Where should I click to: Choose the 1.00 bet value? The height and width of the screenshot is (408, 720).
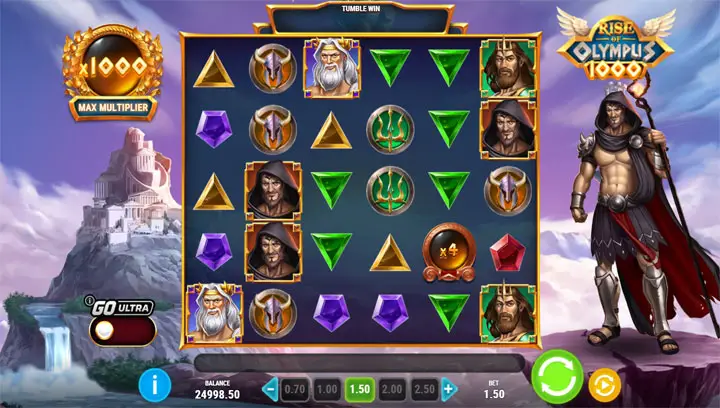tap(326, 389)
